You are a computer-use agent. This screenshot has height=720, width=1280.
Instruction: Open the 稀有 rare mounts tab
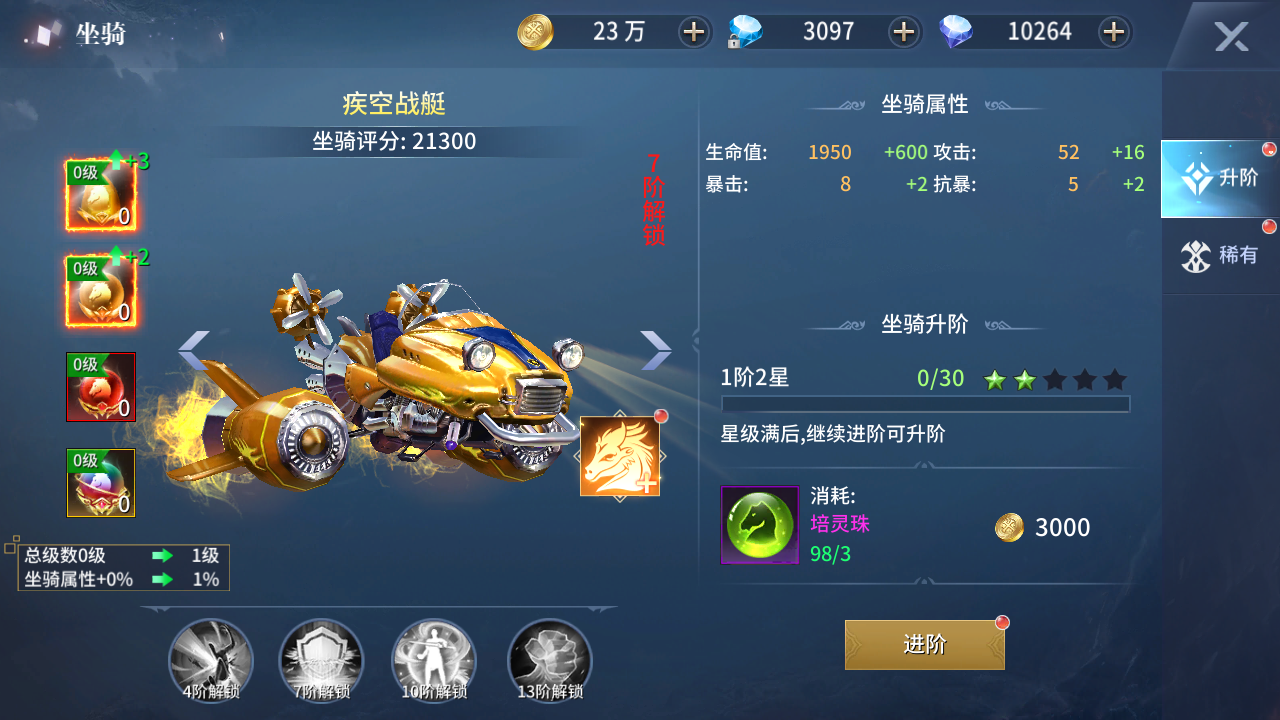click(1220, 256)
